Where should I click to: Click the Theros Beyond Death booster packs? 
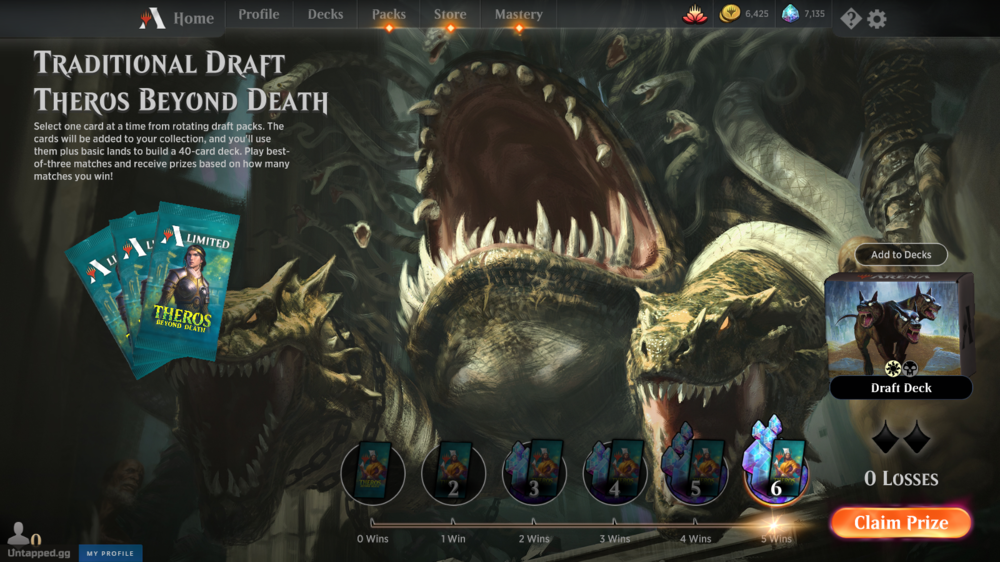(155, 290)
